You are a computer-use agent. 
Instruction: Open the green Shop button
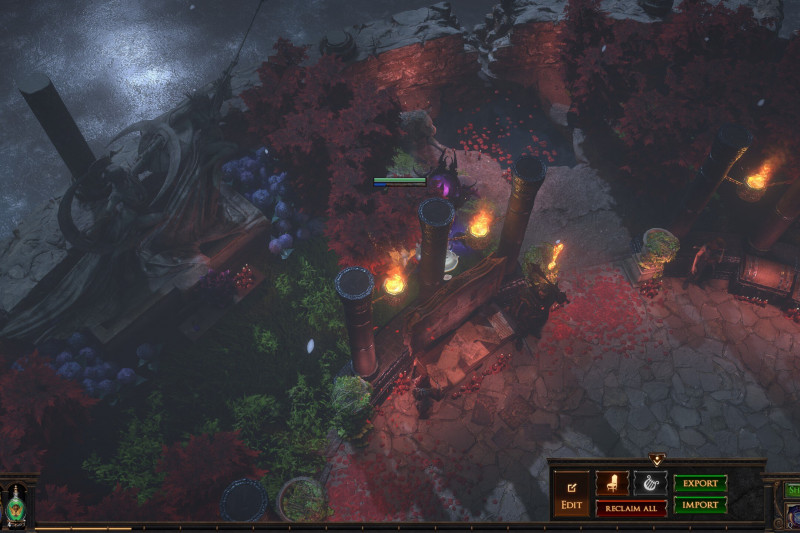793,490
